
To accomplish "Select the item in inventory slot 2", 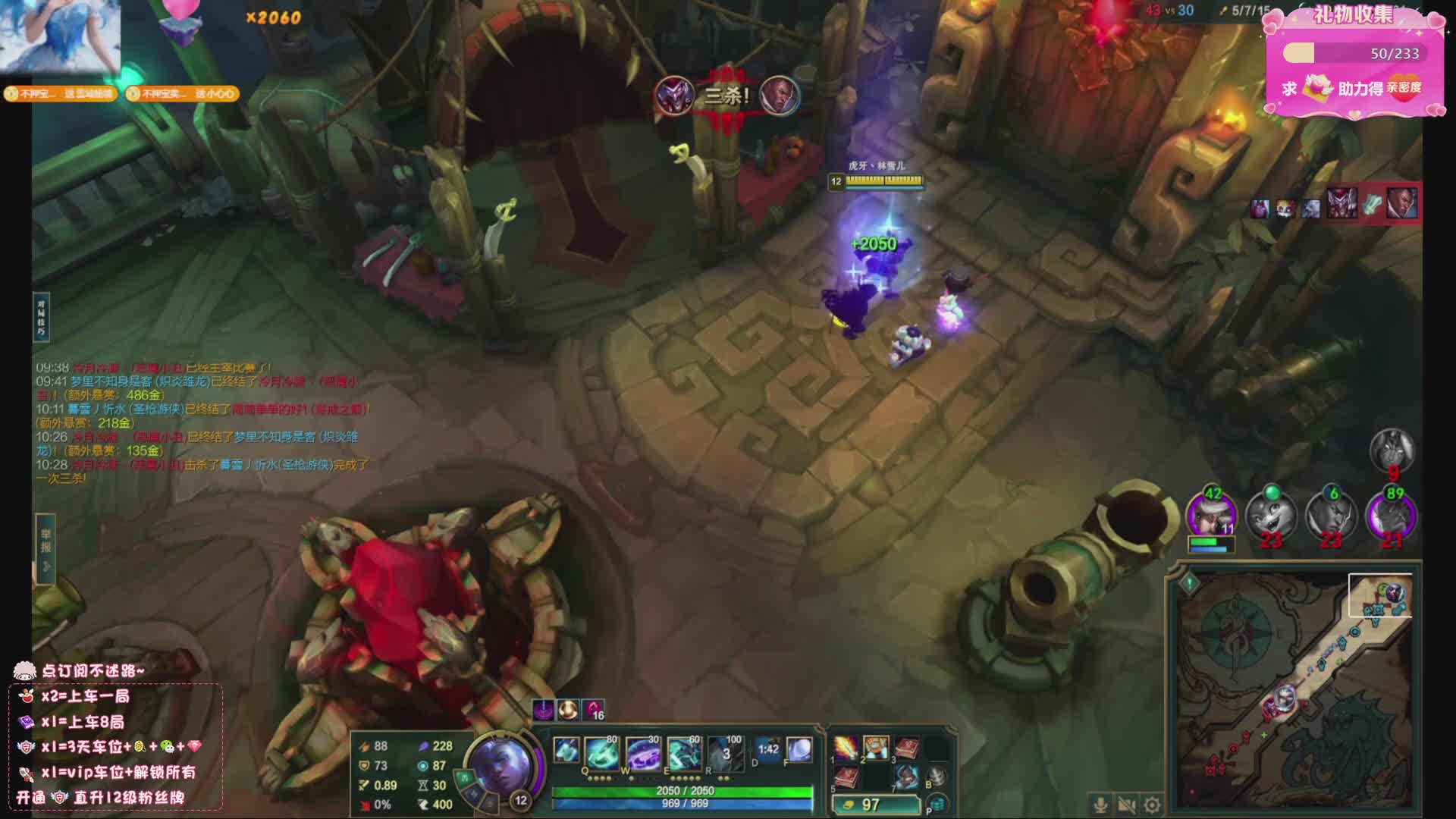I will (x=876, y=748).
